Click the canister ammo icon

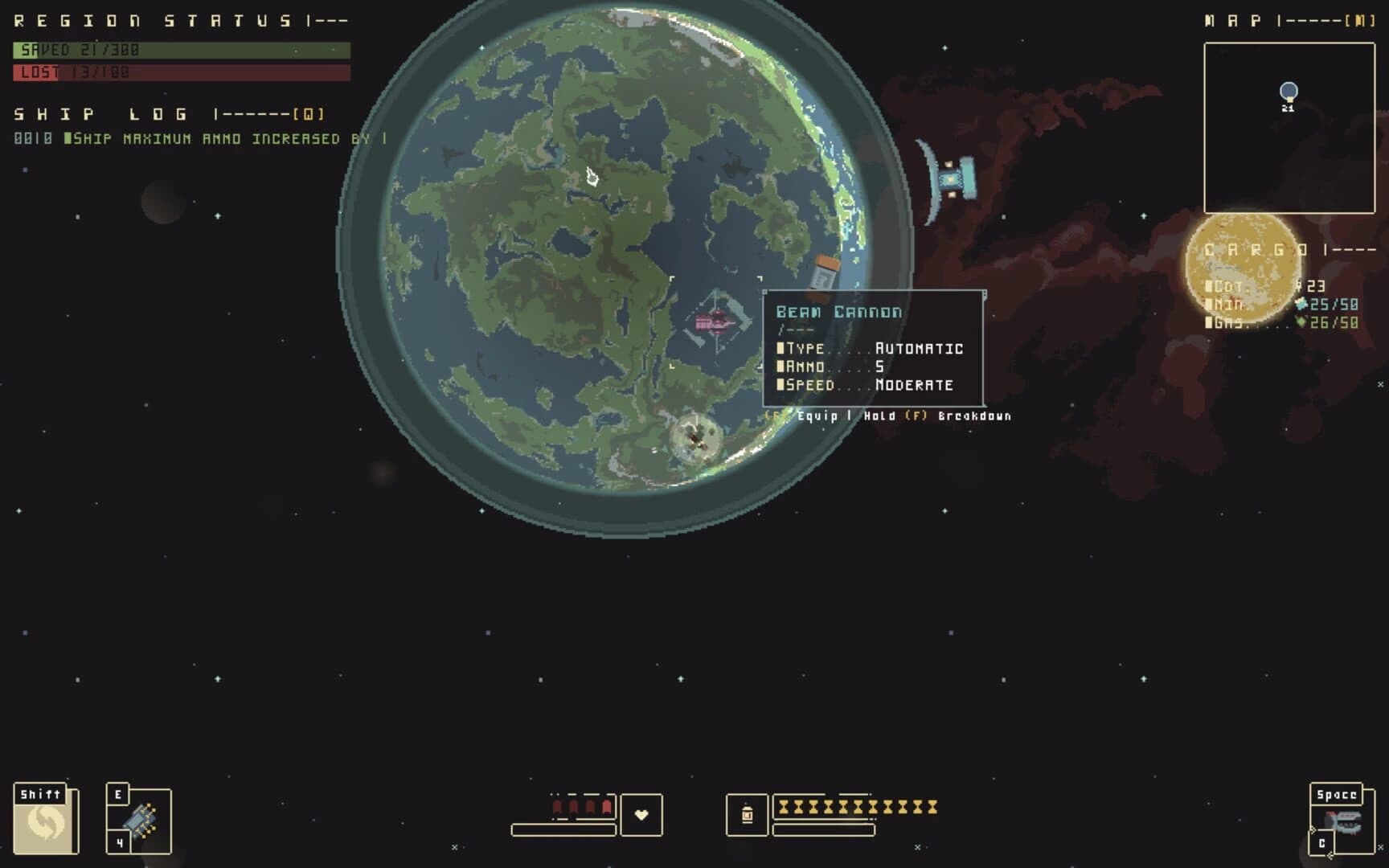pos(748,814)
